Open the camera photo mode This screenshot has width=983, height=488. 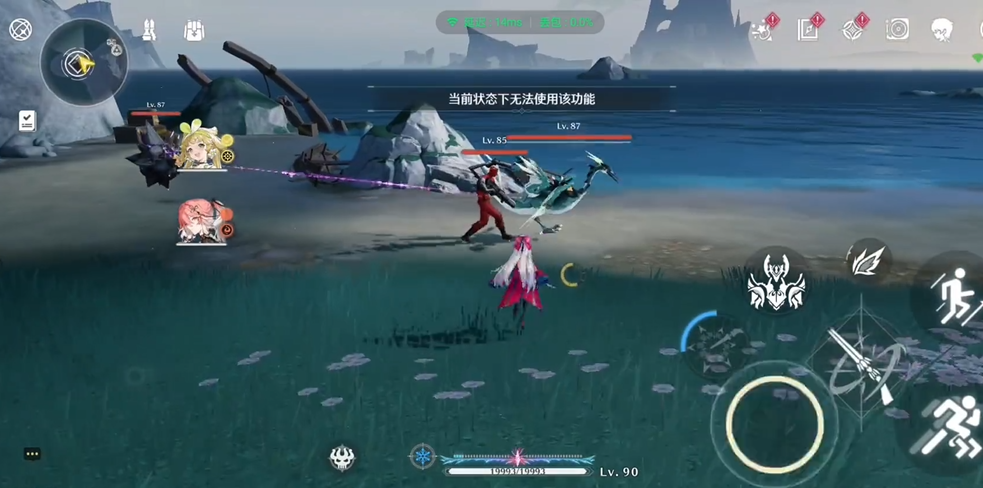(897, 29)
